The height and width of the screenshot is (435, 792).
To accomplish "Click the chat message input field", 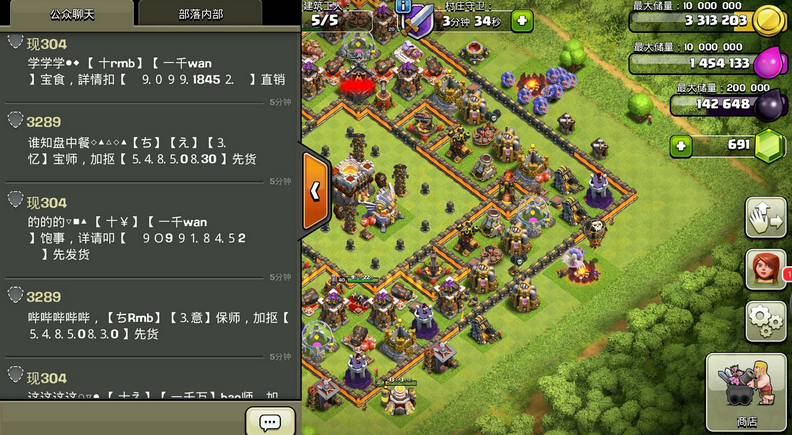I will [122, 420].
